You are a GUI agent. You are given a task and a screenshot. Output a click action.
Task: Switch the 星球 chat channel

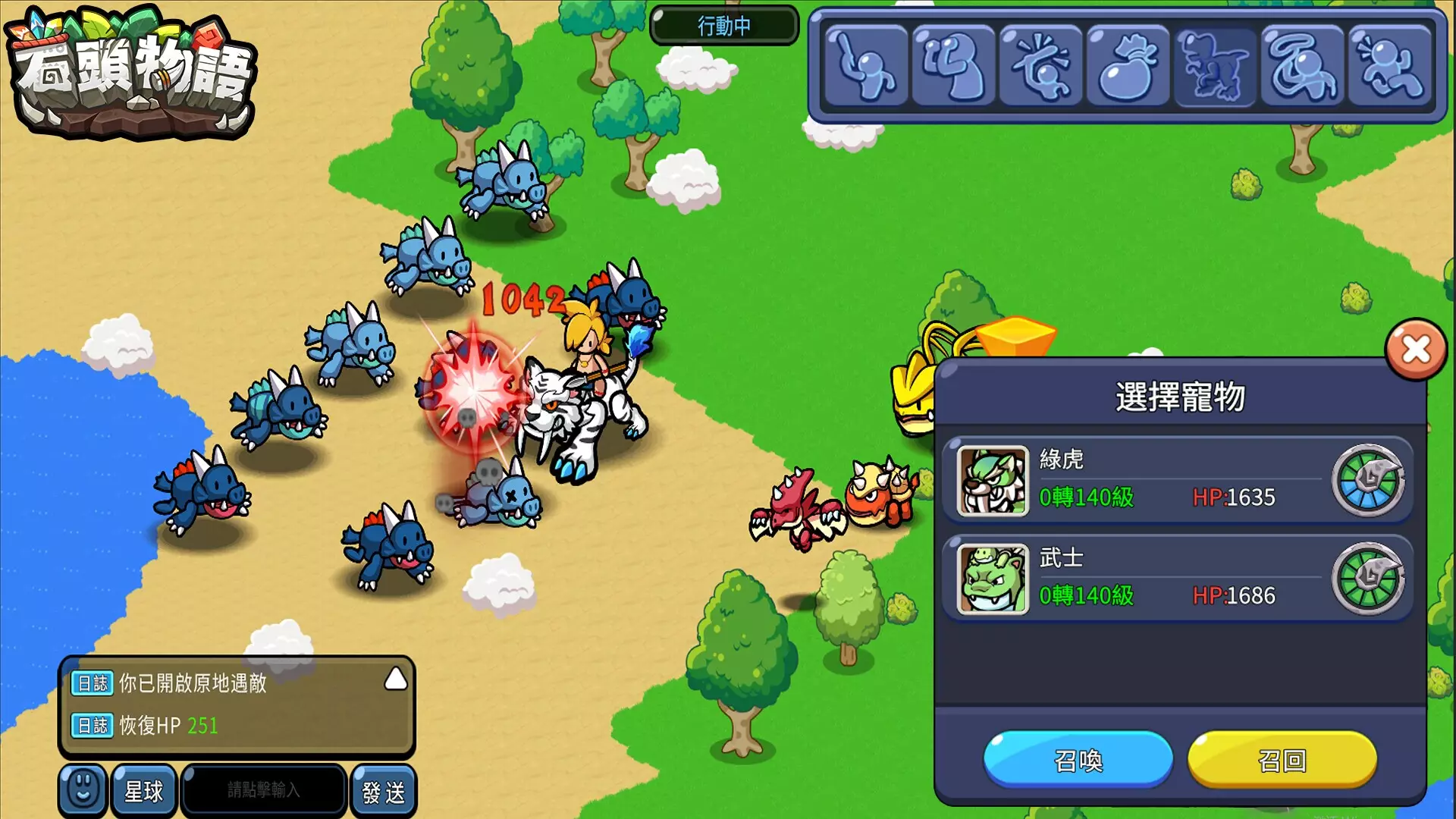pos(143,792)
